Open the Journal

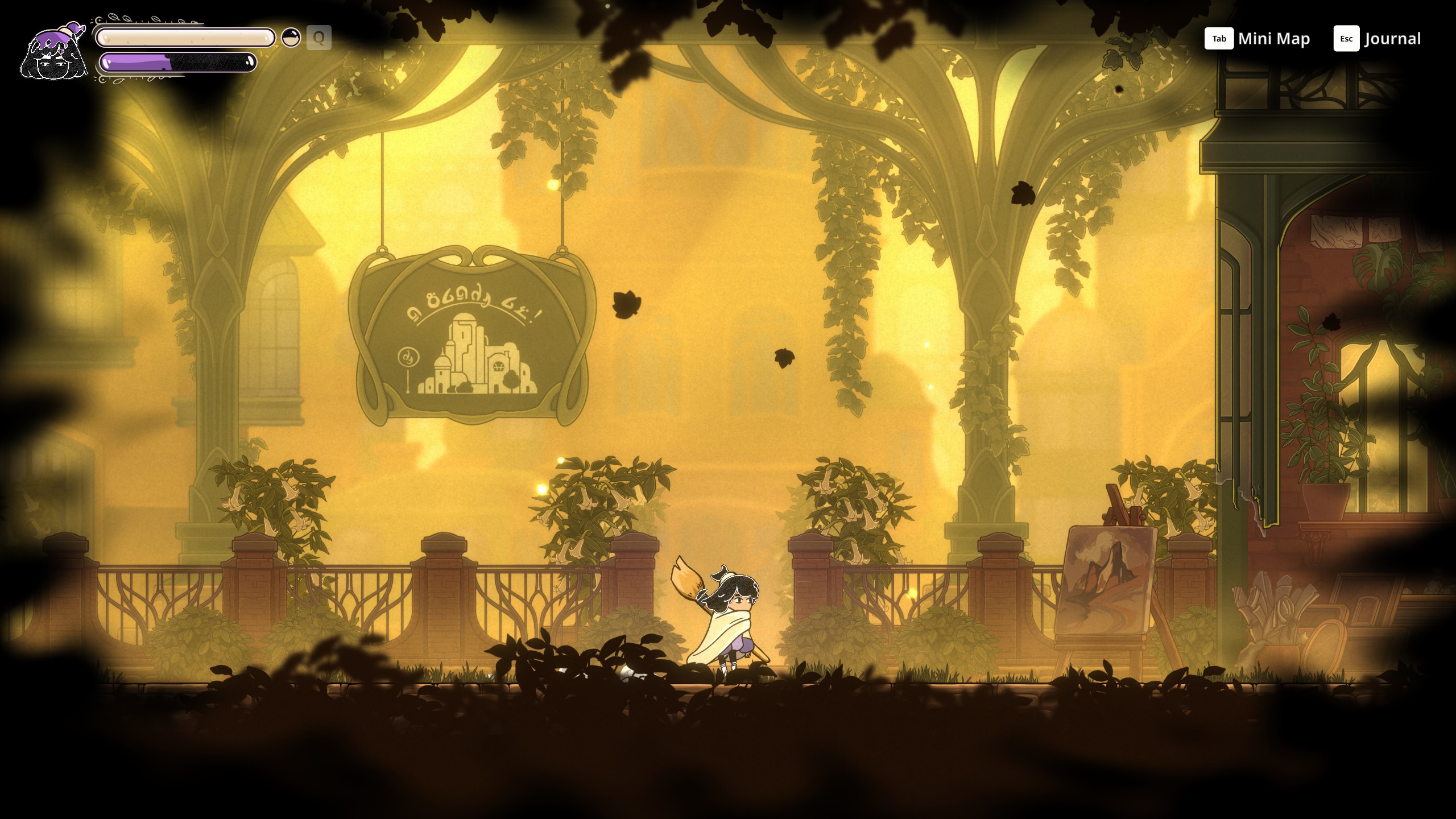[x=1377, y=39]
